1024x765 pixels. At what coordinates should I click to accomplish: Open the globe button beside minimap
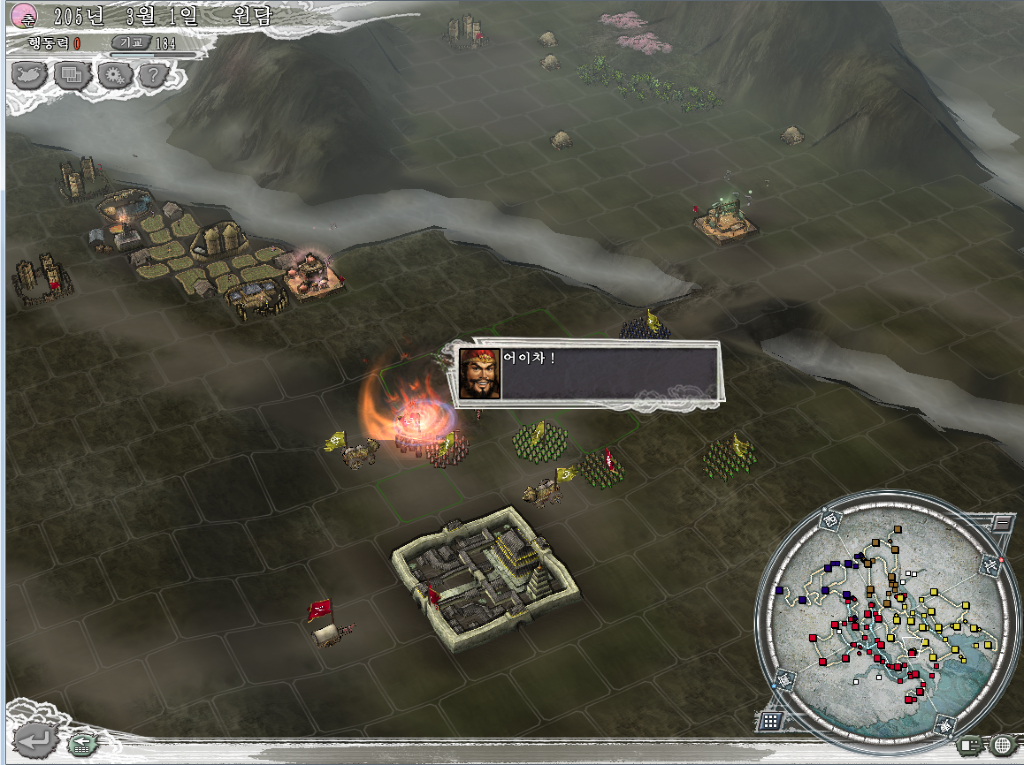point(1003,745)
